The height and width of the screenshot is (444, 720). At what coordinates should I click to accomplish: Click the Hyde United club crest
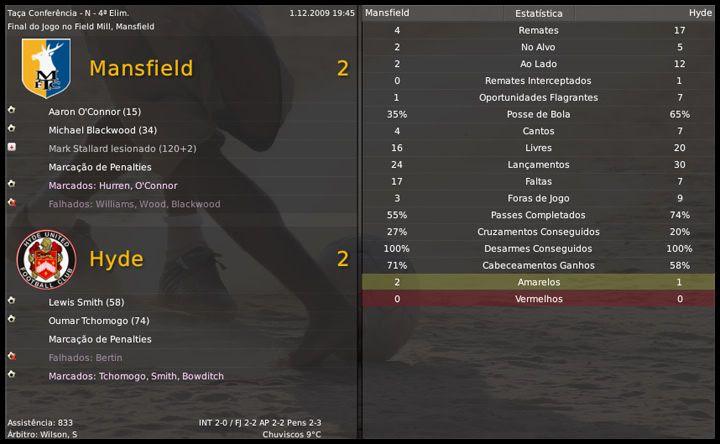coord(46,260)
